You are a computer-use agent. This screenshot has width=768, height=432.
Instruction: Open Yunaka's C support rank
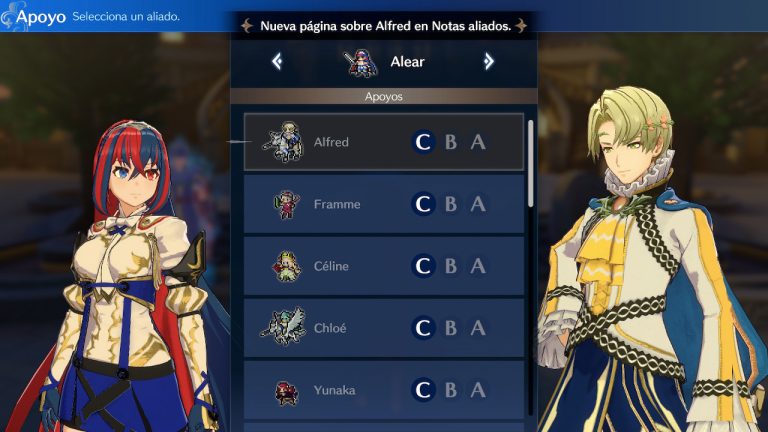point(423,390)
